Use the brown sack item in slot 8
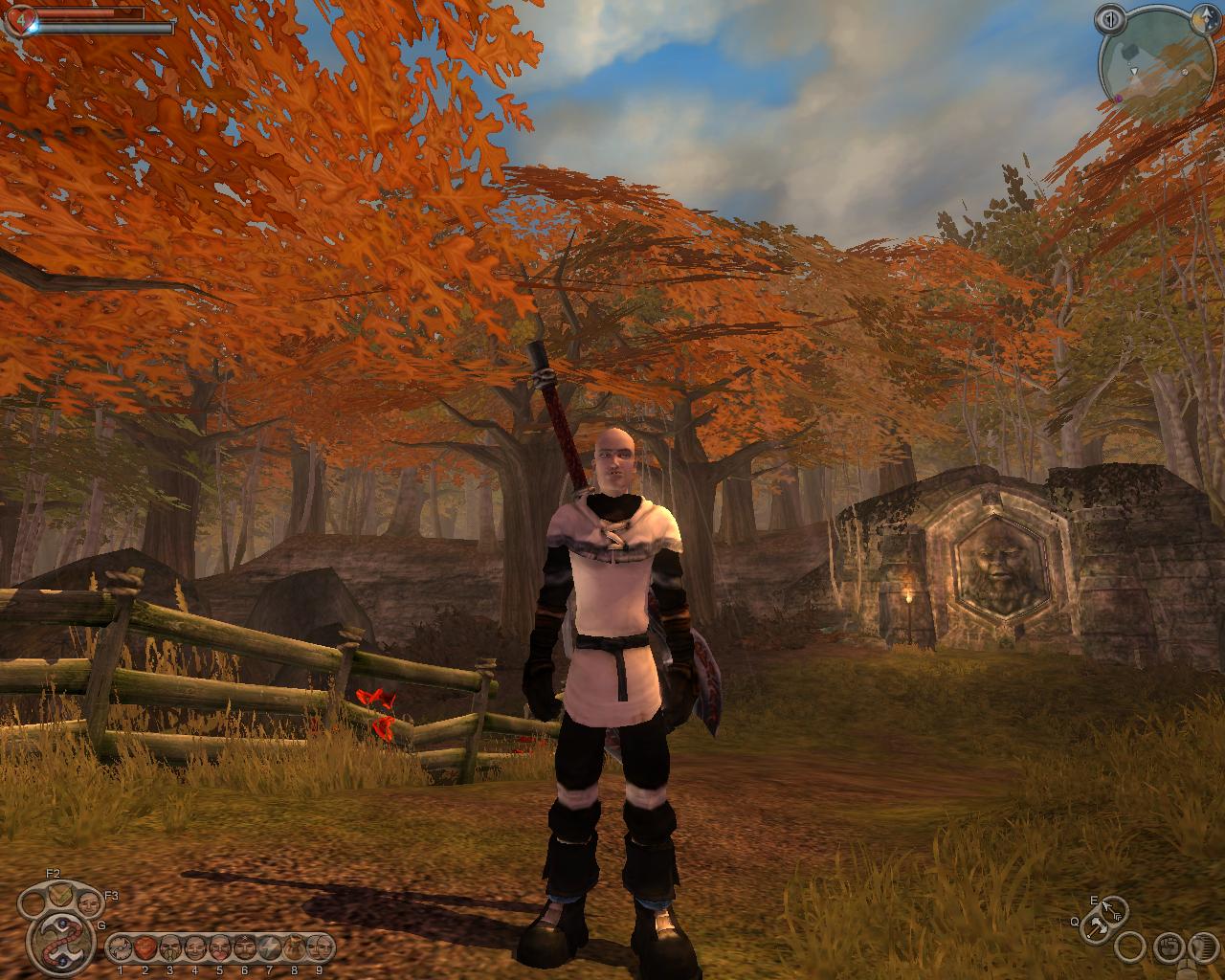1225x980 pixels. coord(294,947)
